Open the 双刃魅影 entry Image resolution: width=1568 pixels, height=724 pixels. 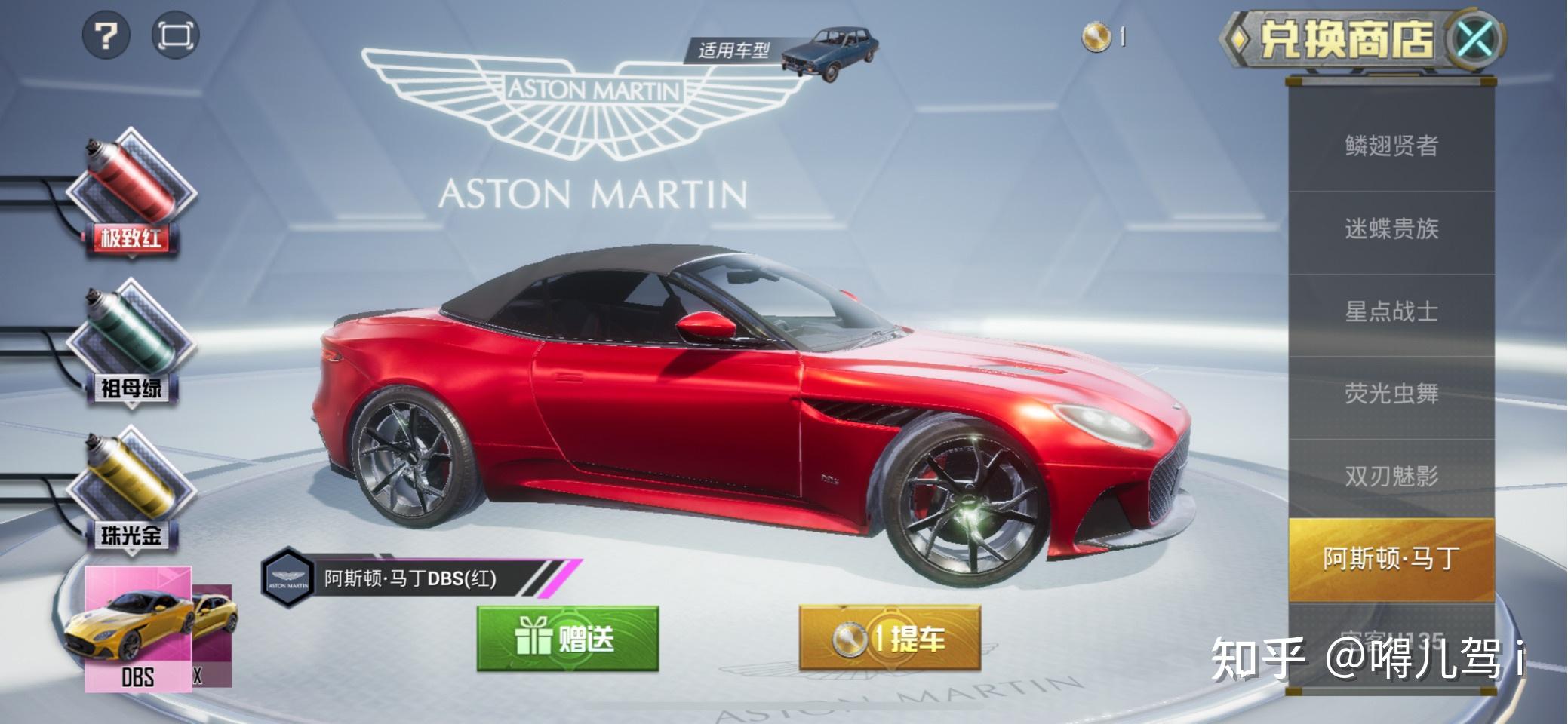[1391, 477]
